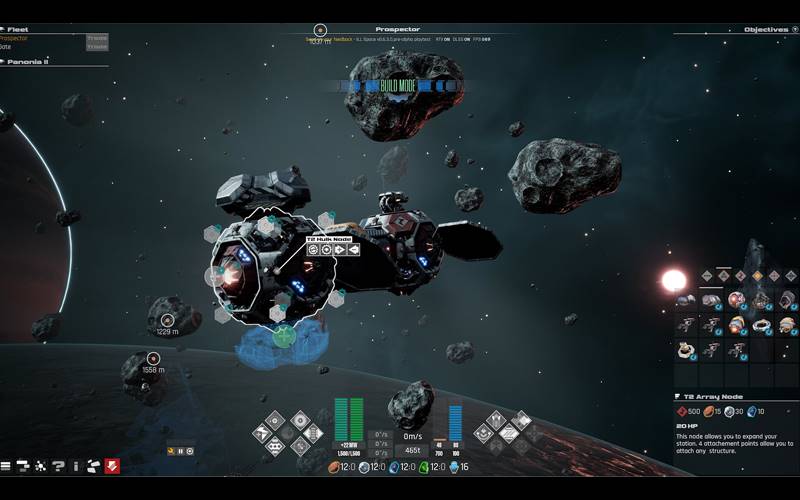Open the Fleet panel header
Viewport: 800px width, 500px height.
tap(20, 30)
